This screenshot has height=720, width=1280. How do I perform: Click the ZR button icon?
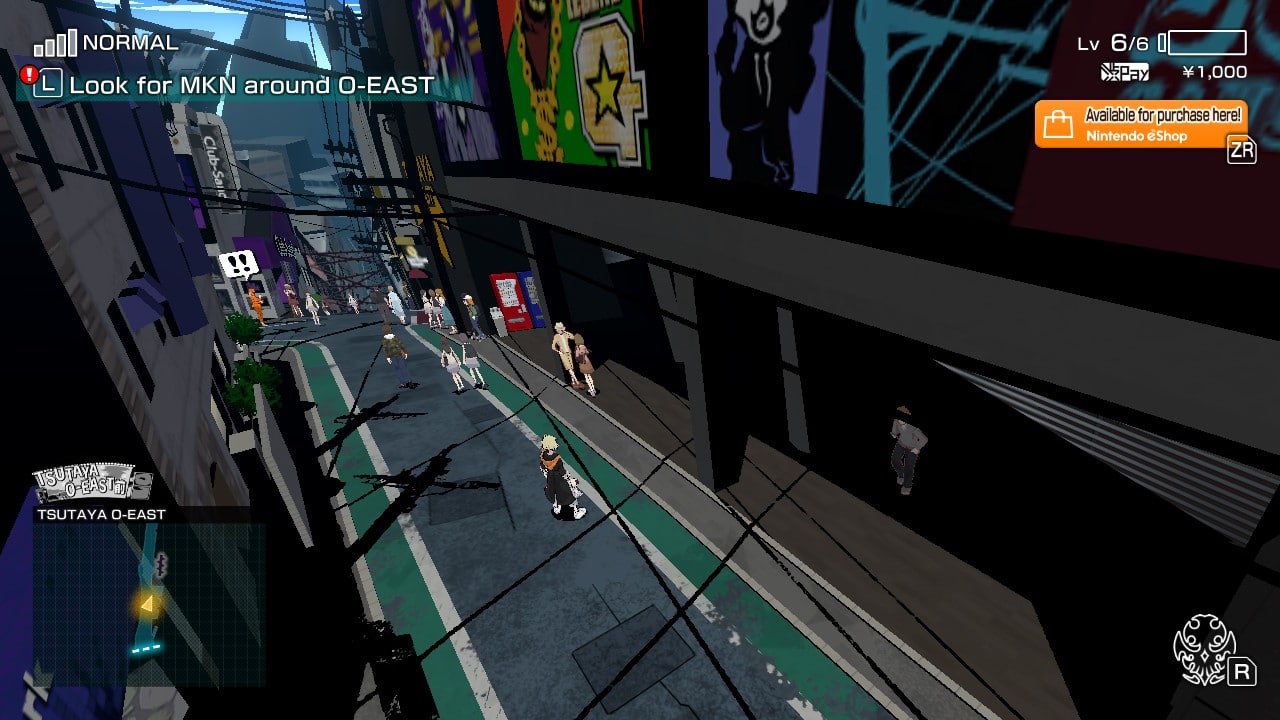tap(1244, 150)
